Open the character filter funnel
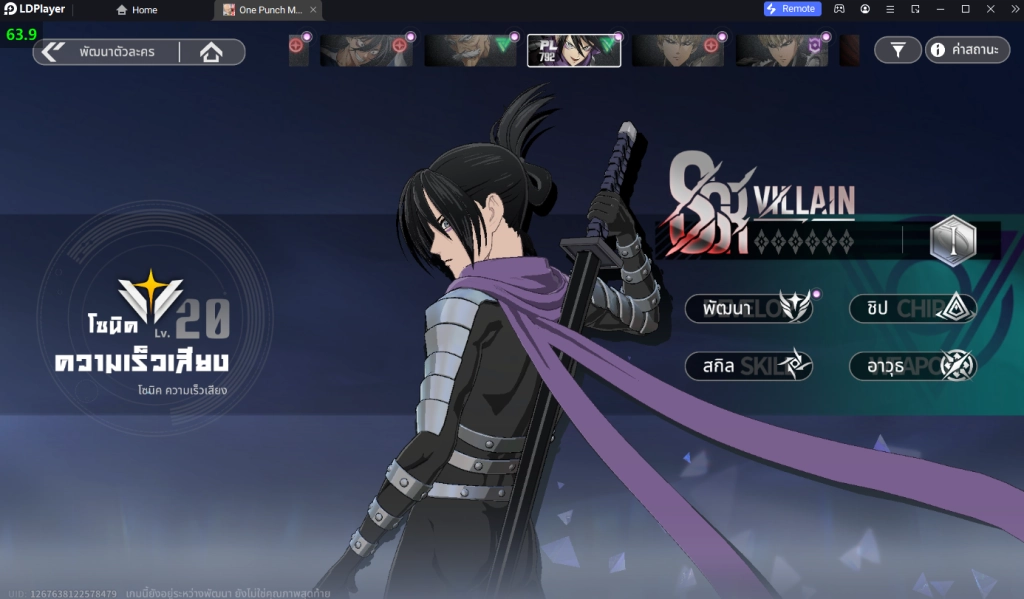Image resolution: width=1024 pixels, height=599 pixels. (898, 50)
